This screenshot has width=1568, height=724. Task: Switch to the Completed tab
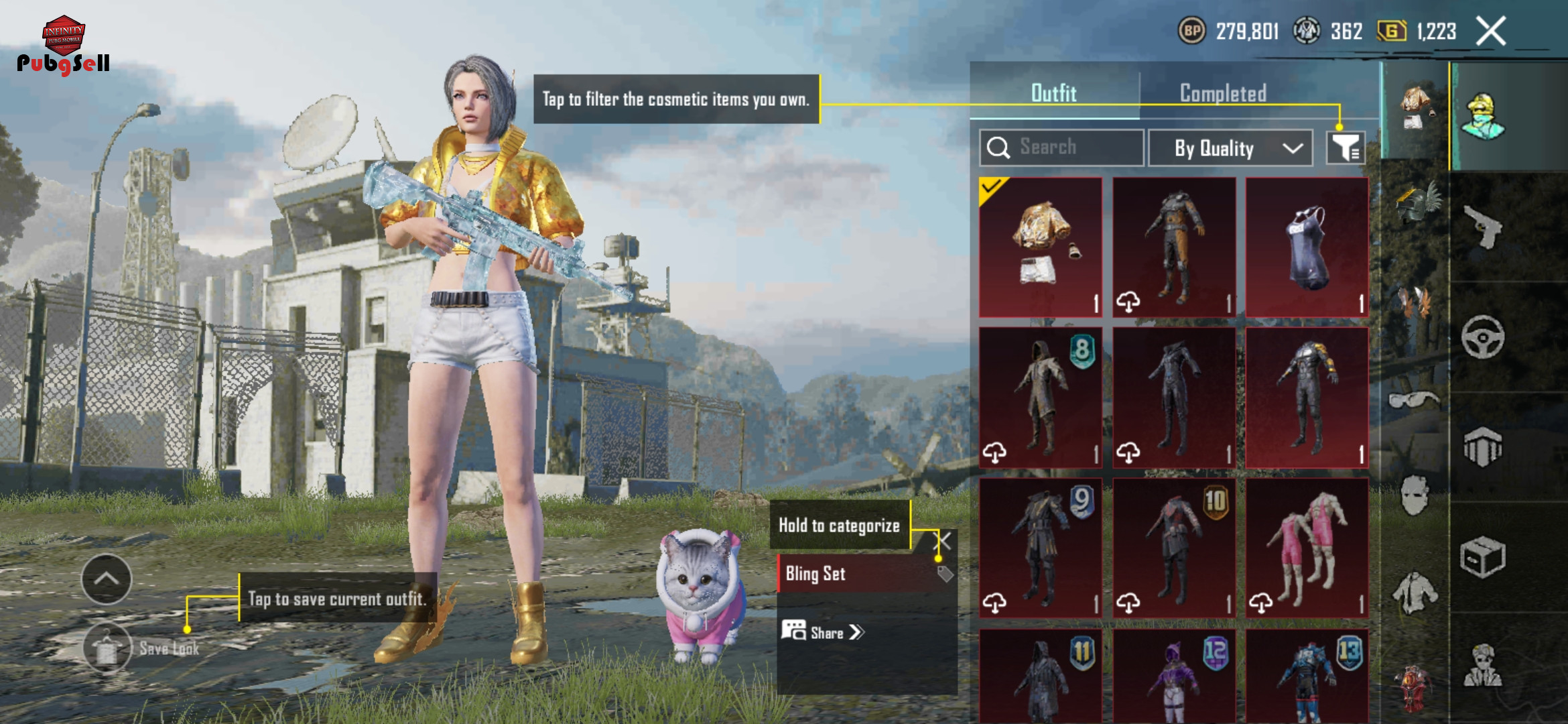1223,93
